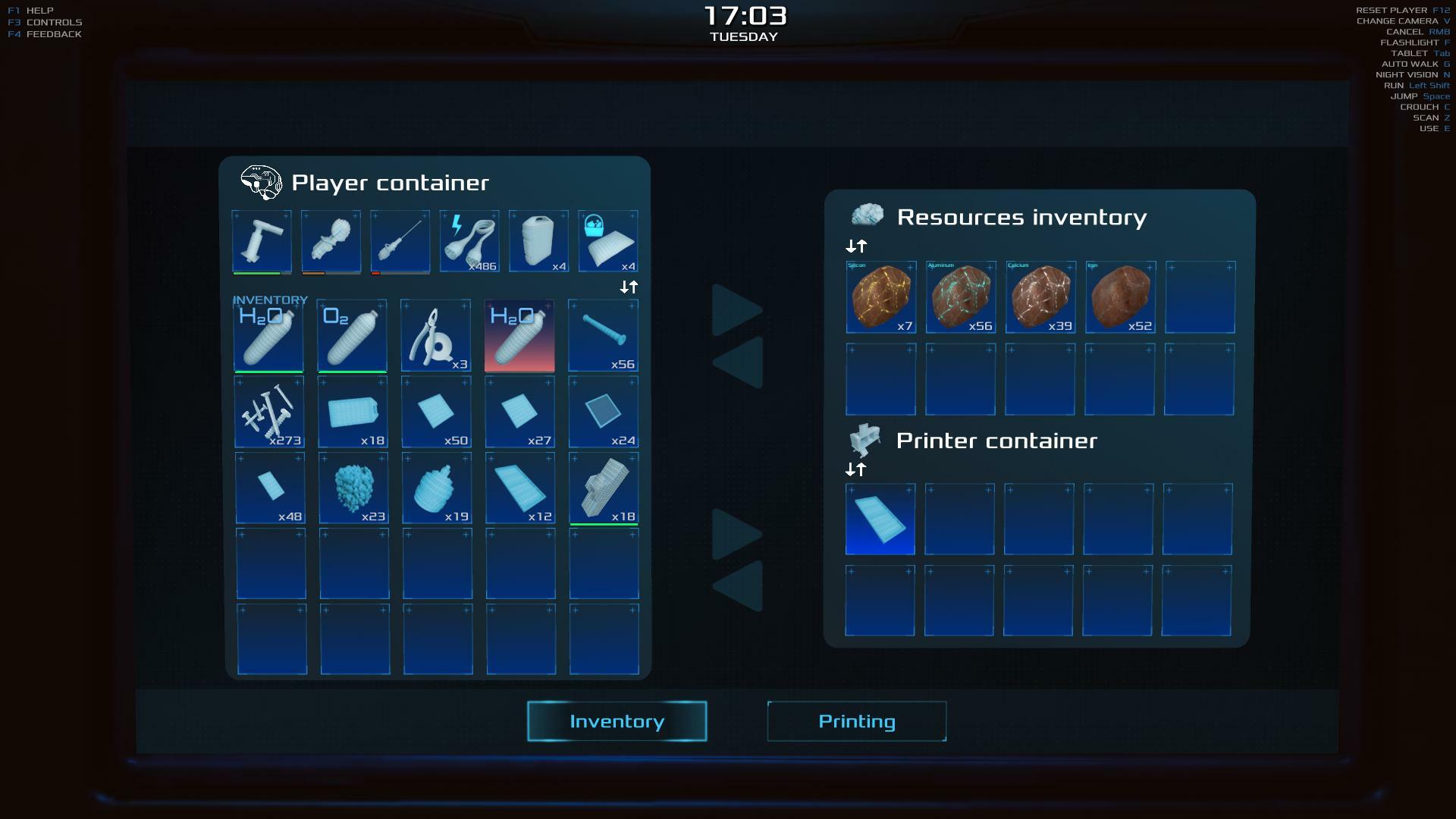Screen dimensions: 1456x819
Task: Choose the Calcium ore stack
Action: tap(1040, 297)
